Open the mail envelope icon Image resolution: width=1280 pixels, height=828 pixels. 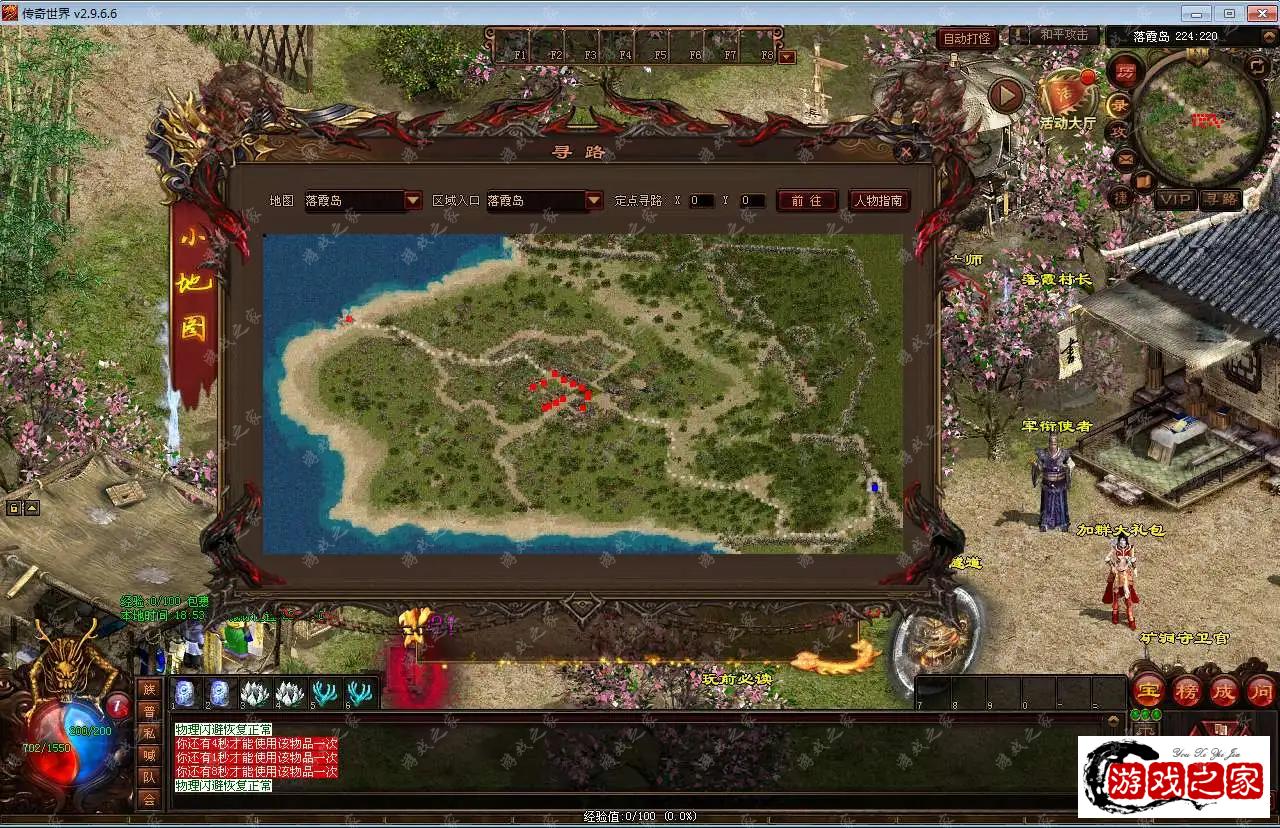1125,159
